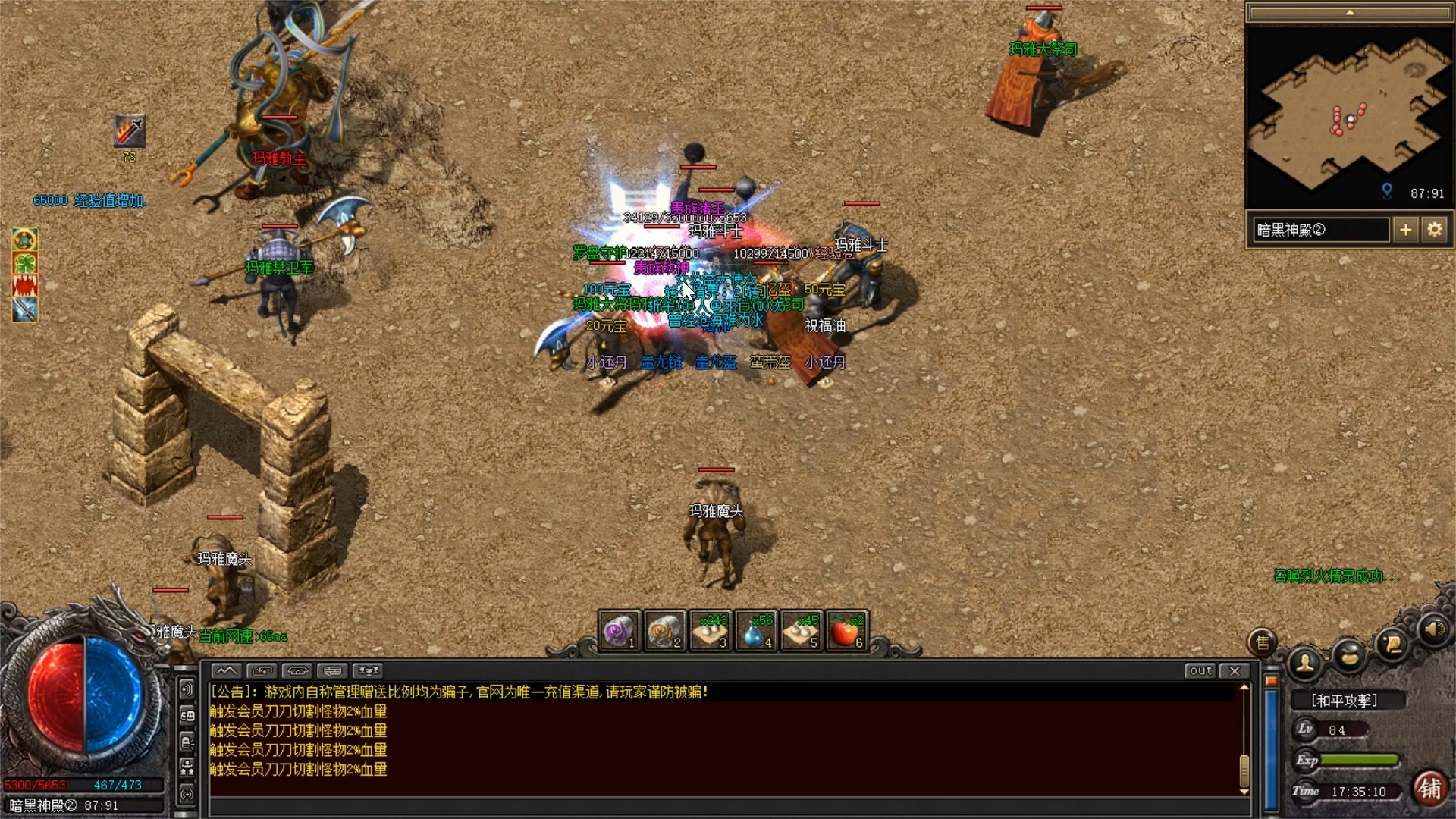The image size is (1456, 819).
Task: Open the red 铺 shop button
Action: click(1430, 789)
